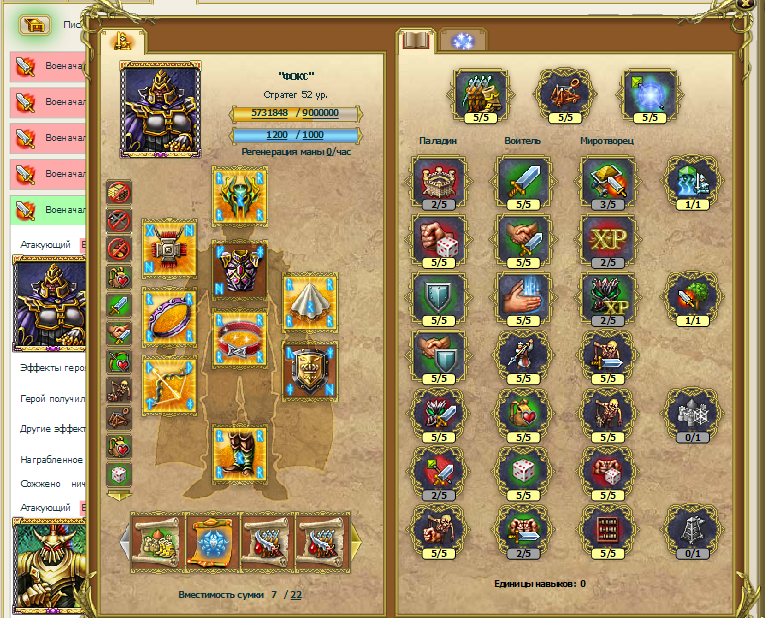Screen dimensions: 765x618
Task: Select the purple ring slot
Action: pyautogui.click(x=168, y=316)
